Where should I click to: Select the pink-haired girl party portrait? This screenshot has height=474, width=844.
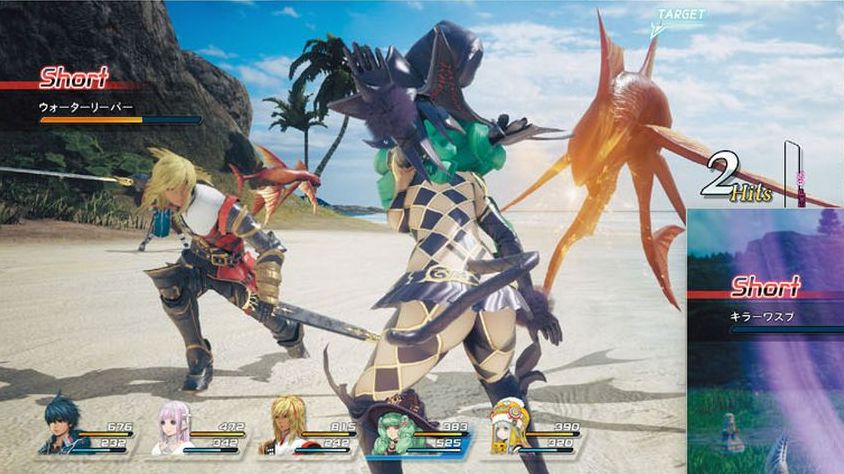(176, 426)
